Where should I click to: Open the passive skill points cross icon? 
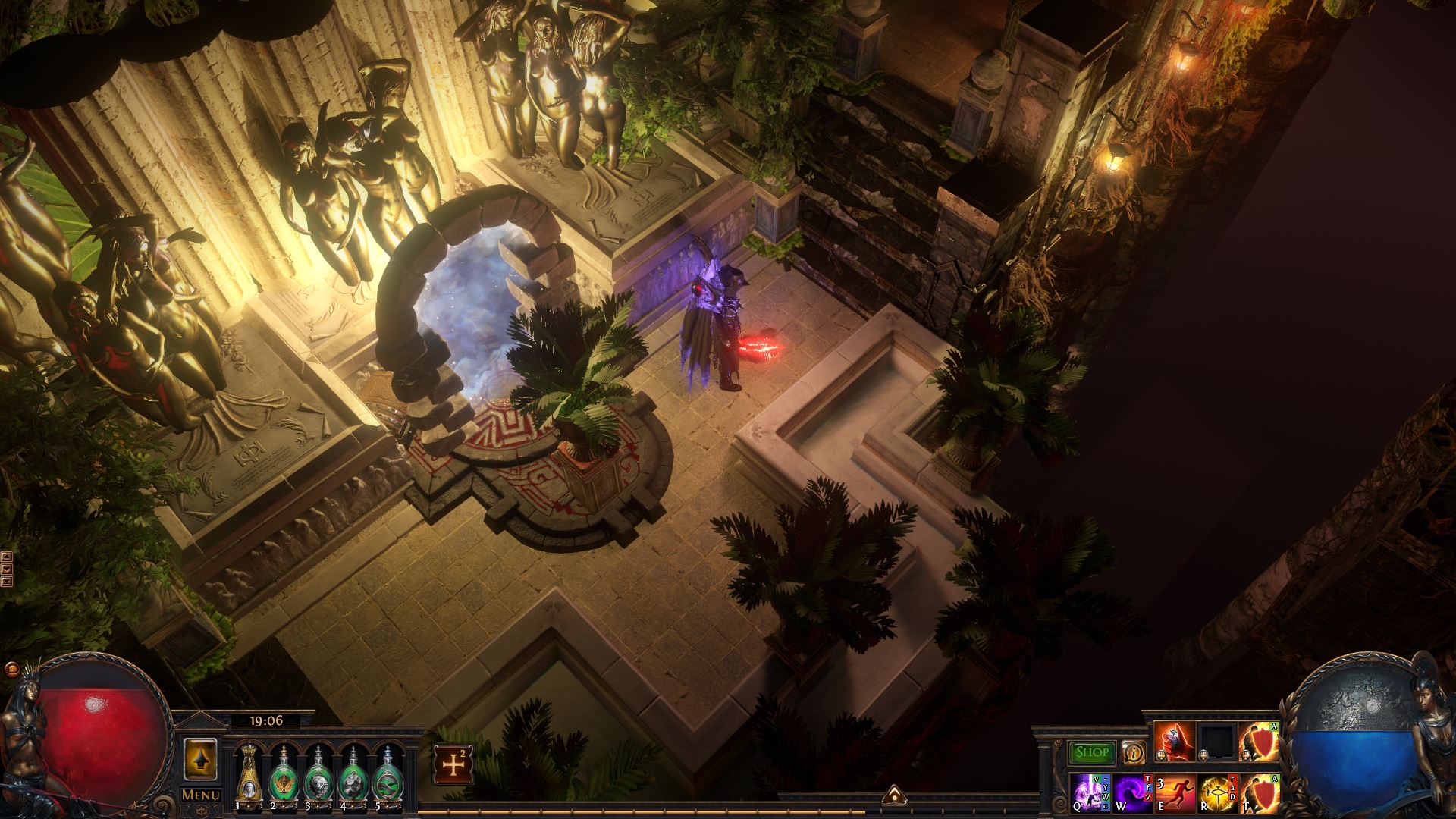click(x=453, y=764)
